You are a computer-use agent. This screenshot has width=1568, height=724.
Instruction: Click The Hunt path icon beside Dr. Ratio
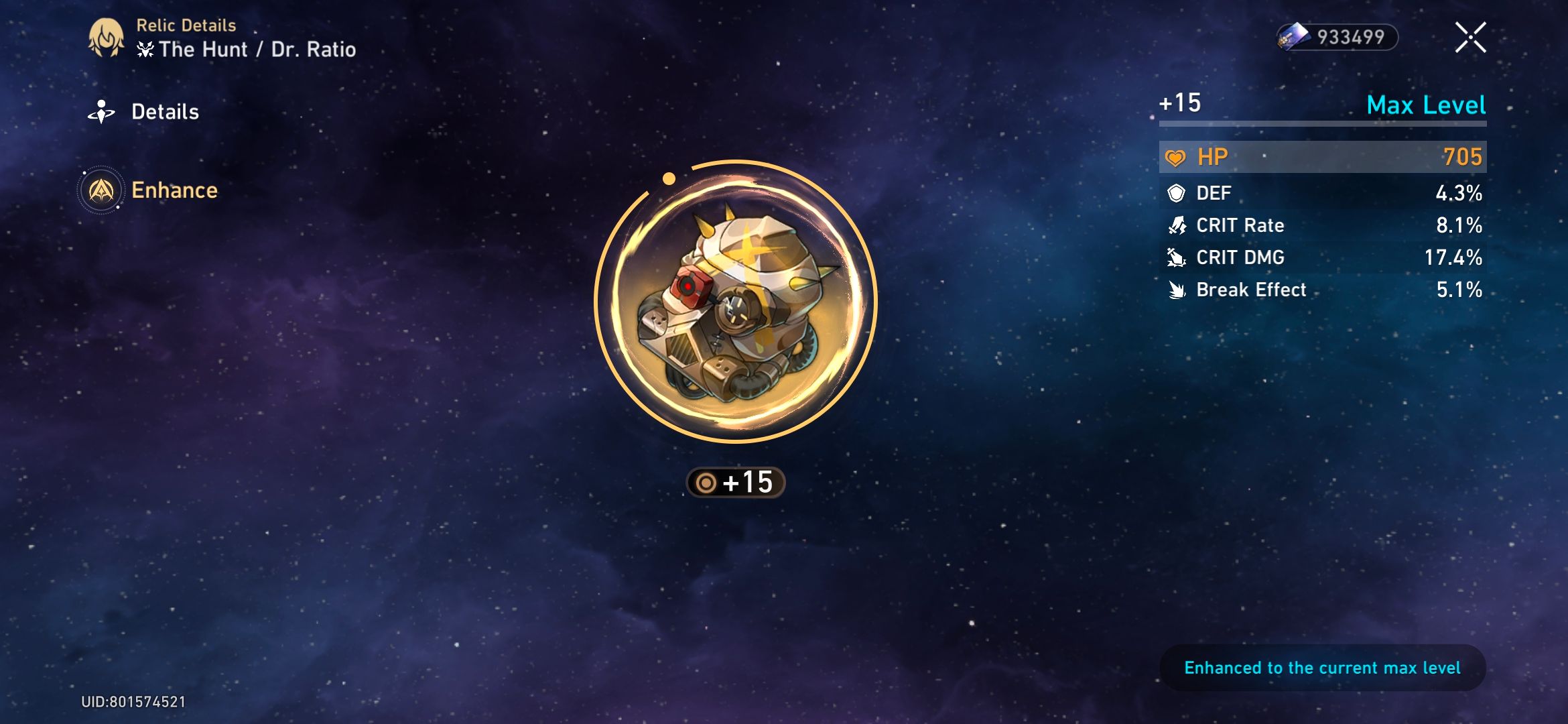coord(146,48)
